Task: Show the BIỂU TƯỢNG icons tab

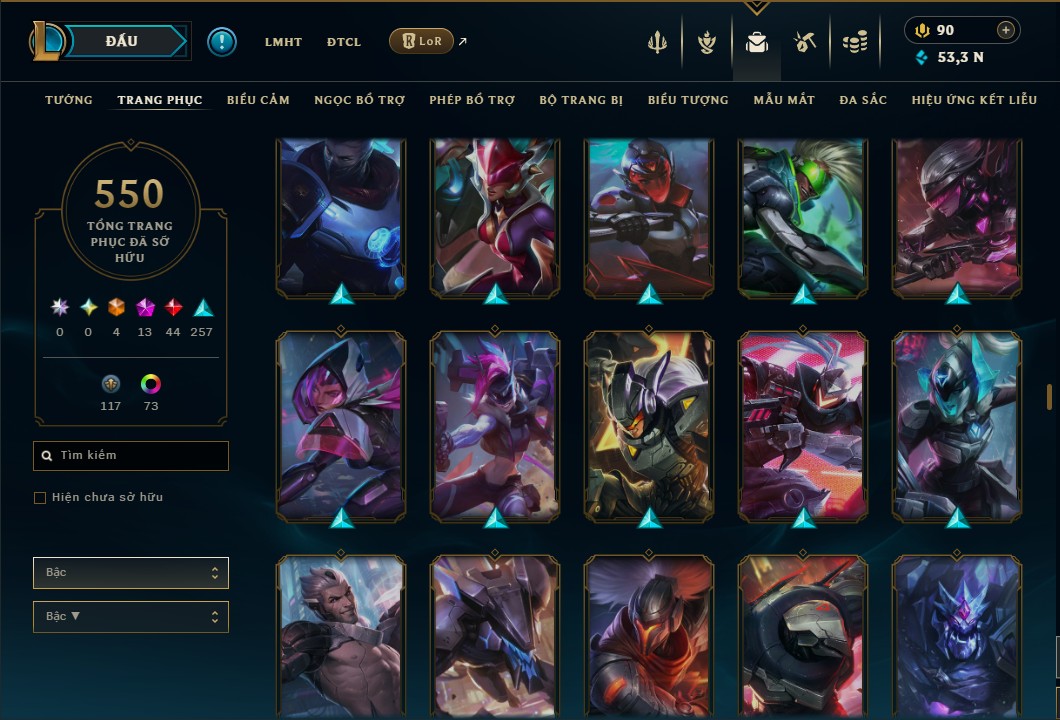Action: pos(688,100)
